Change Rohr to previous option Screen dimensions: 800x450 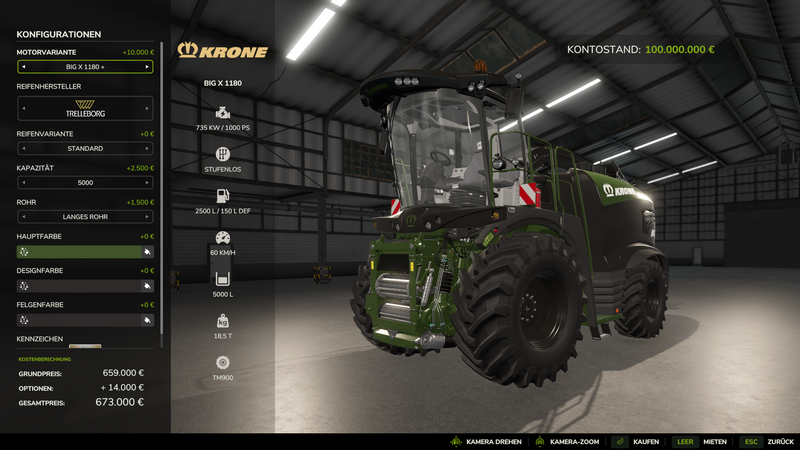23,217
